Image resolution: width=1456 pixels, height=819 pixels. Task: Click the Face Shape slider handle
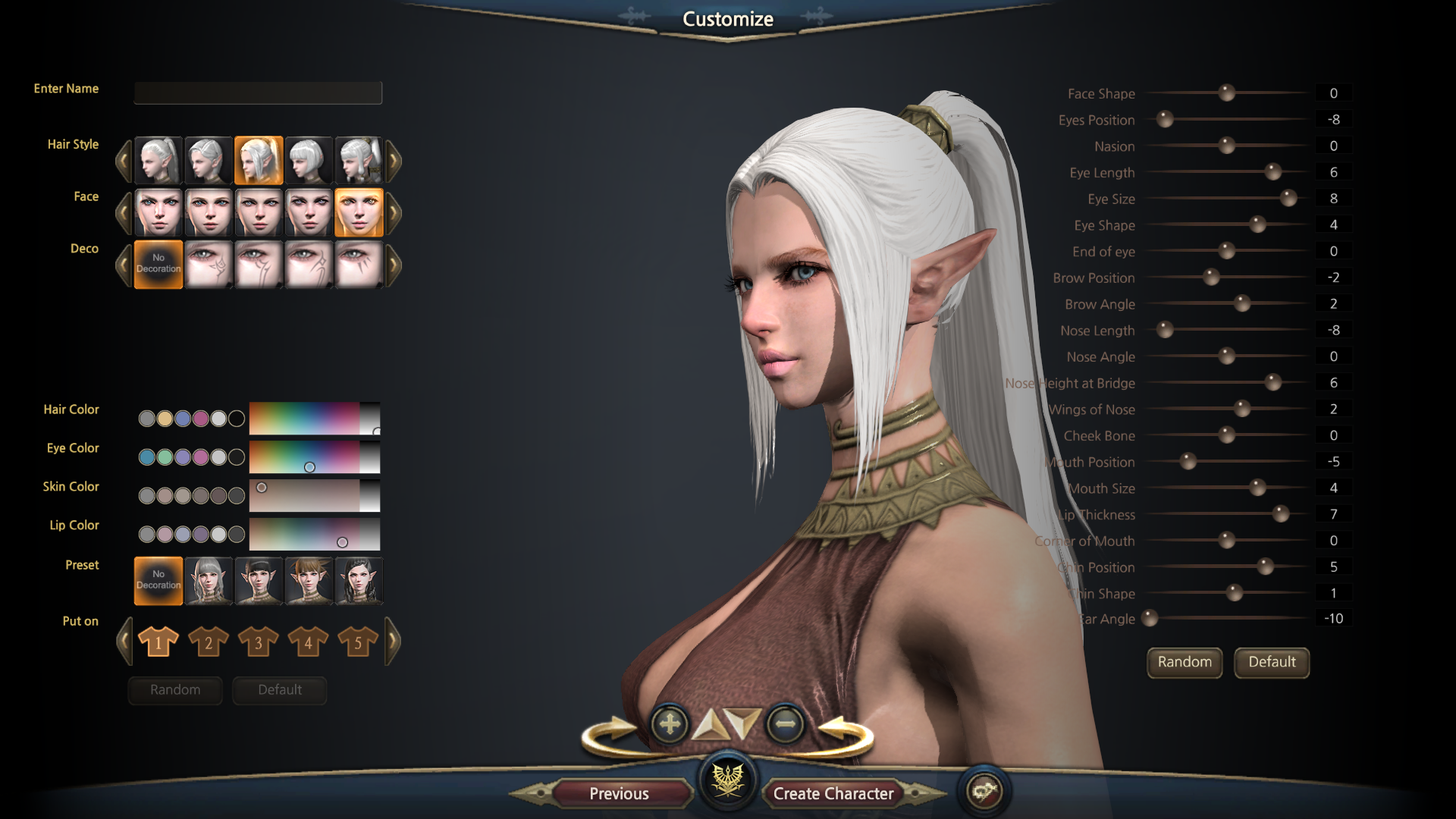pyautogui.click(x=1226, y=93)
